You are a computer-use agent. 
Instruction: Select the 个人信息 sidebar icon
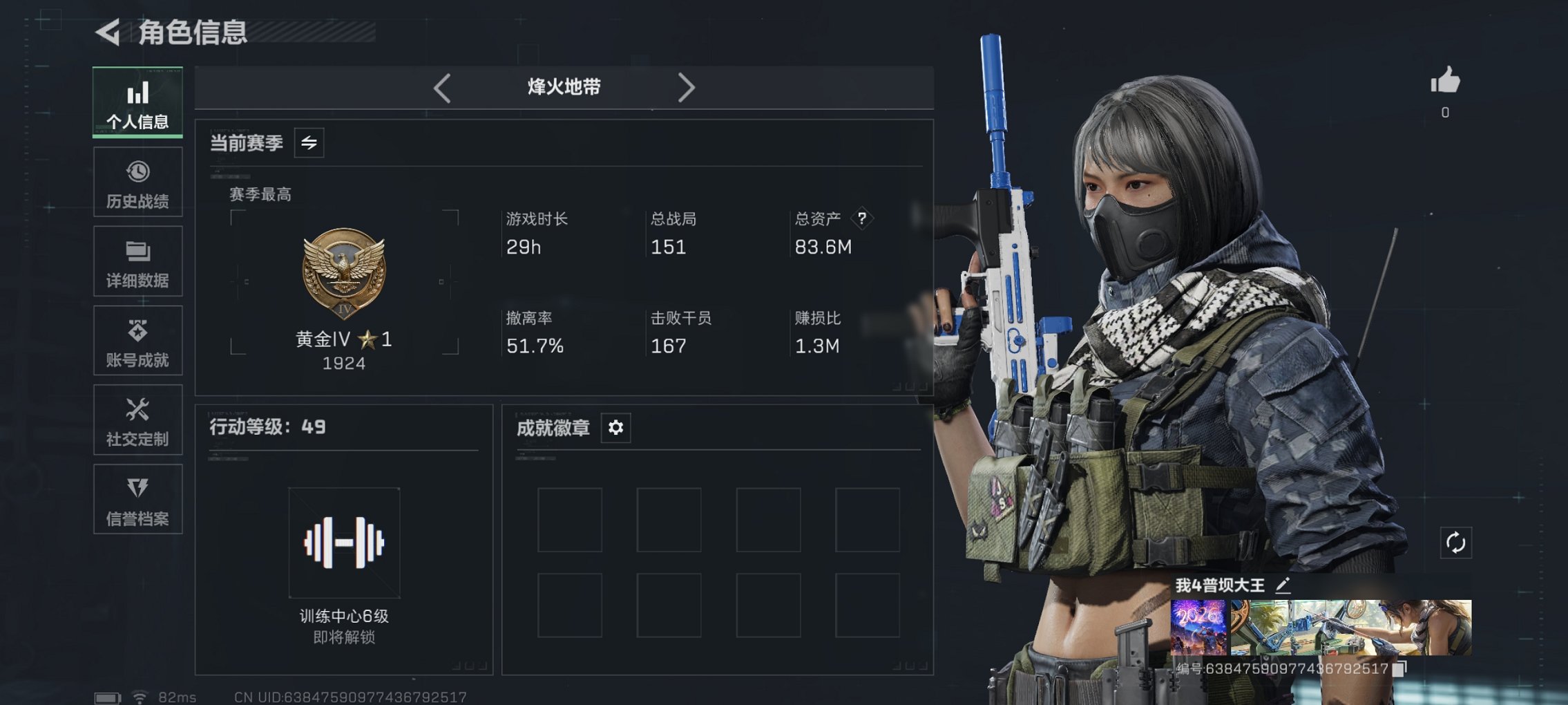(x=137, y=102)
